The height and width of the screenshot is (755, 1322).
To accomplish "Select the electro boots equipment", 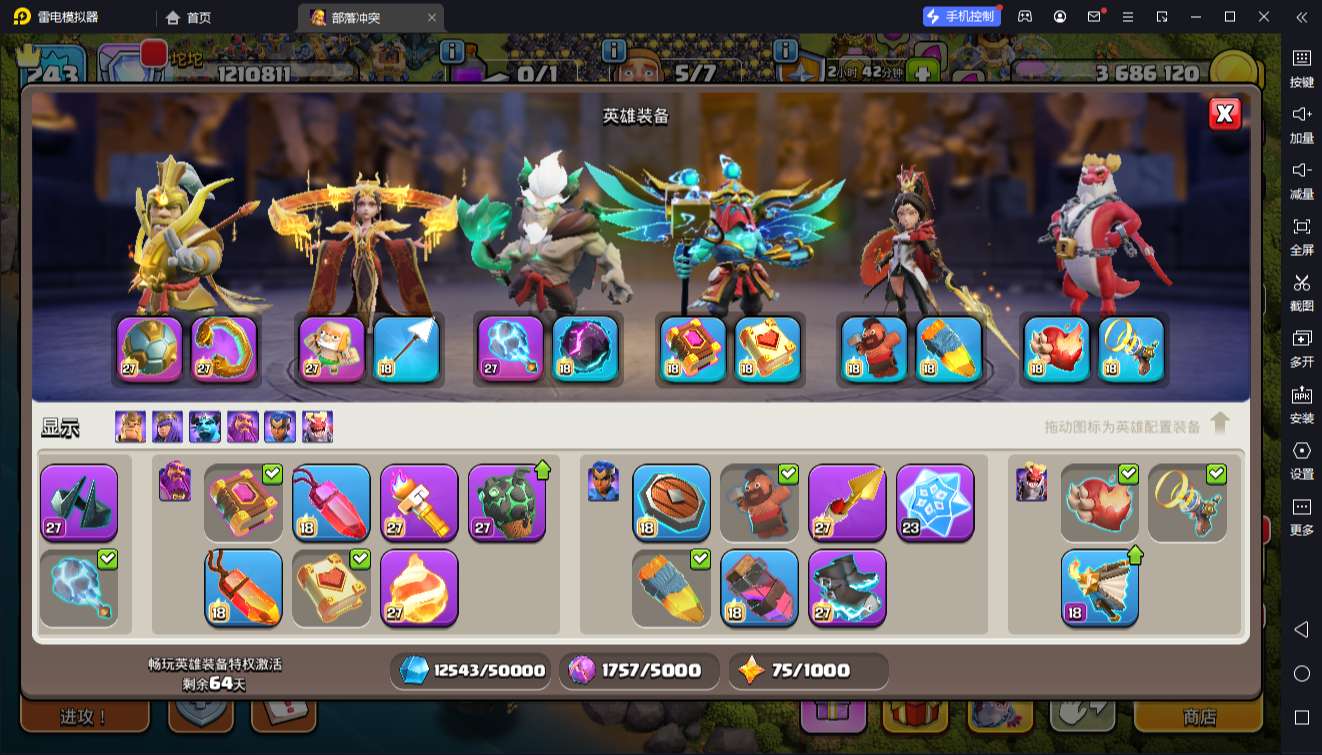I will [x=847, y=587].
